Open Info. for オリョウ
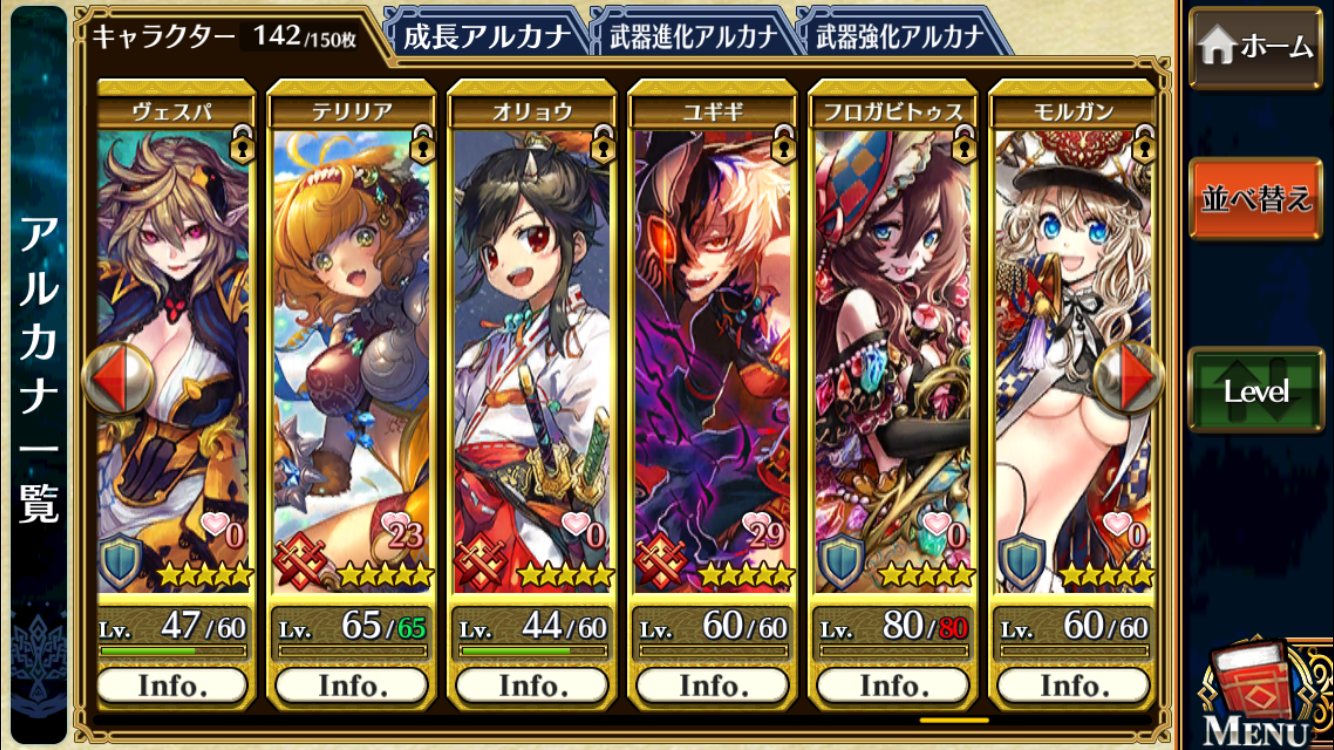The width and height of the screenshot is (1334, 750). tap(532, 686)
